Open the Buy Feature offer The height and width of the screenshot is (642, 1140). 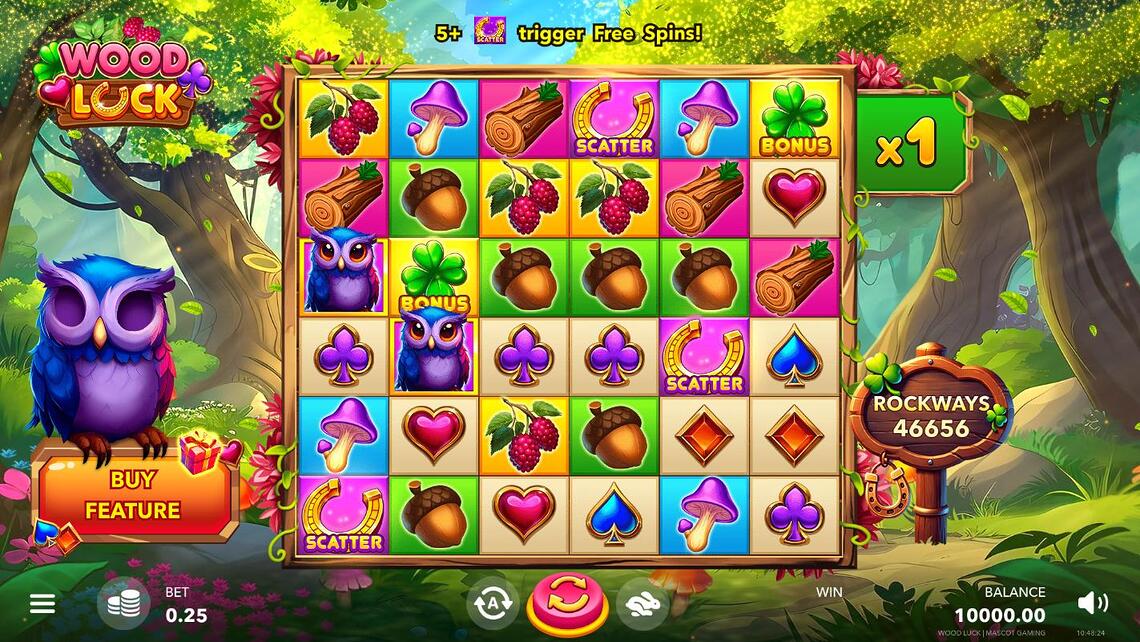132,495
